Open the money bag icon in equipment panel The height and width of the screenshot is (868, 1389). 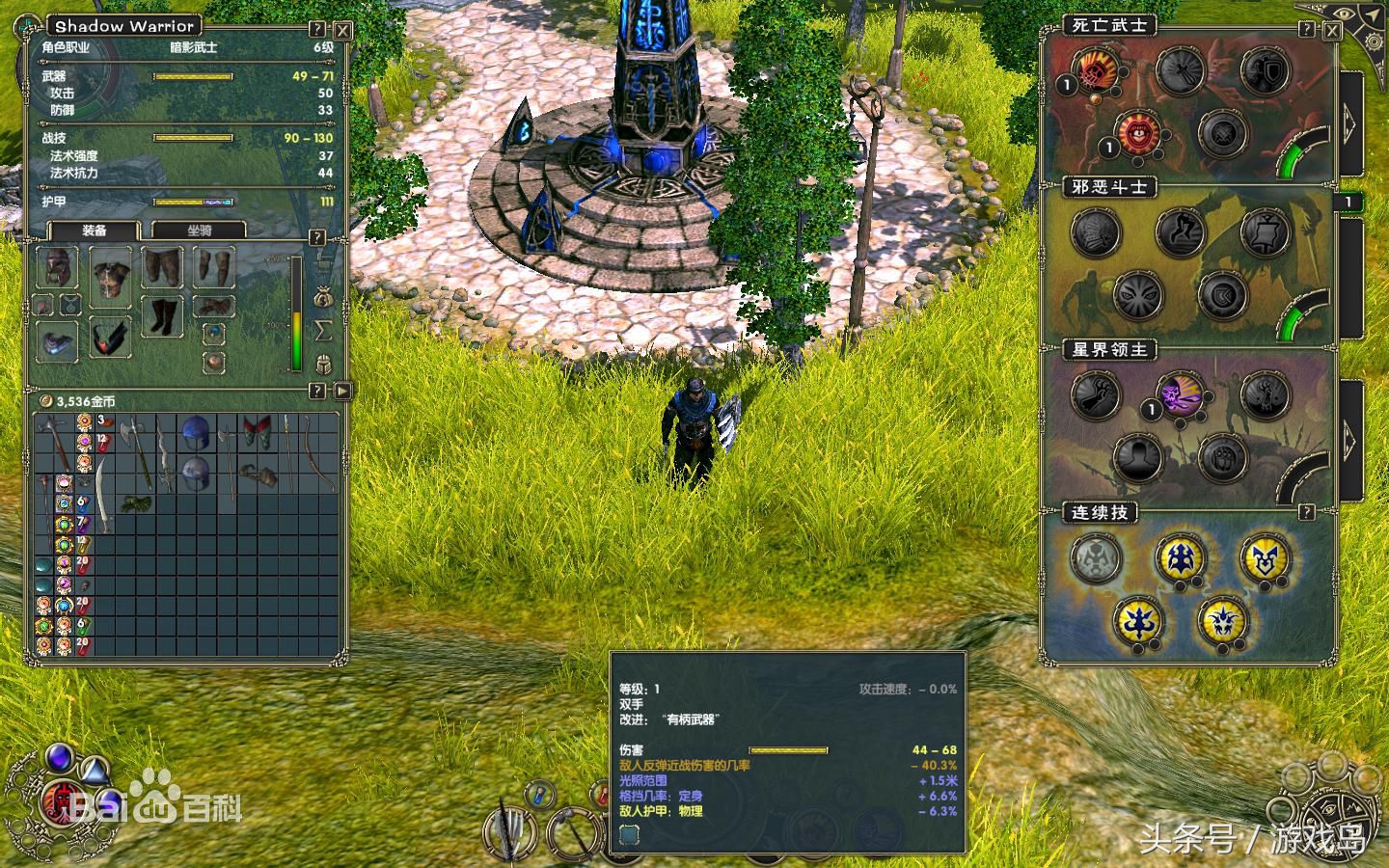click(x=323, y=297)
